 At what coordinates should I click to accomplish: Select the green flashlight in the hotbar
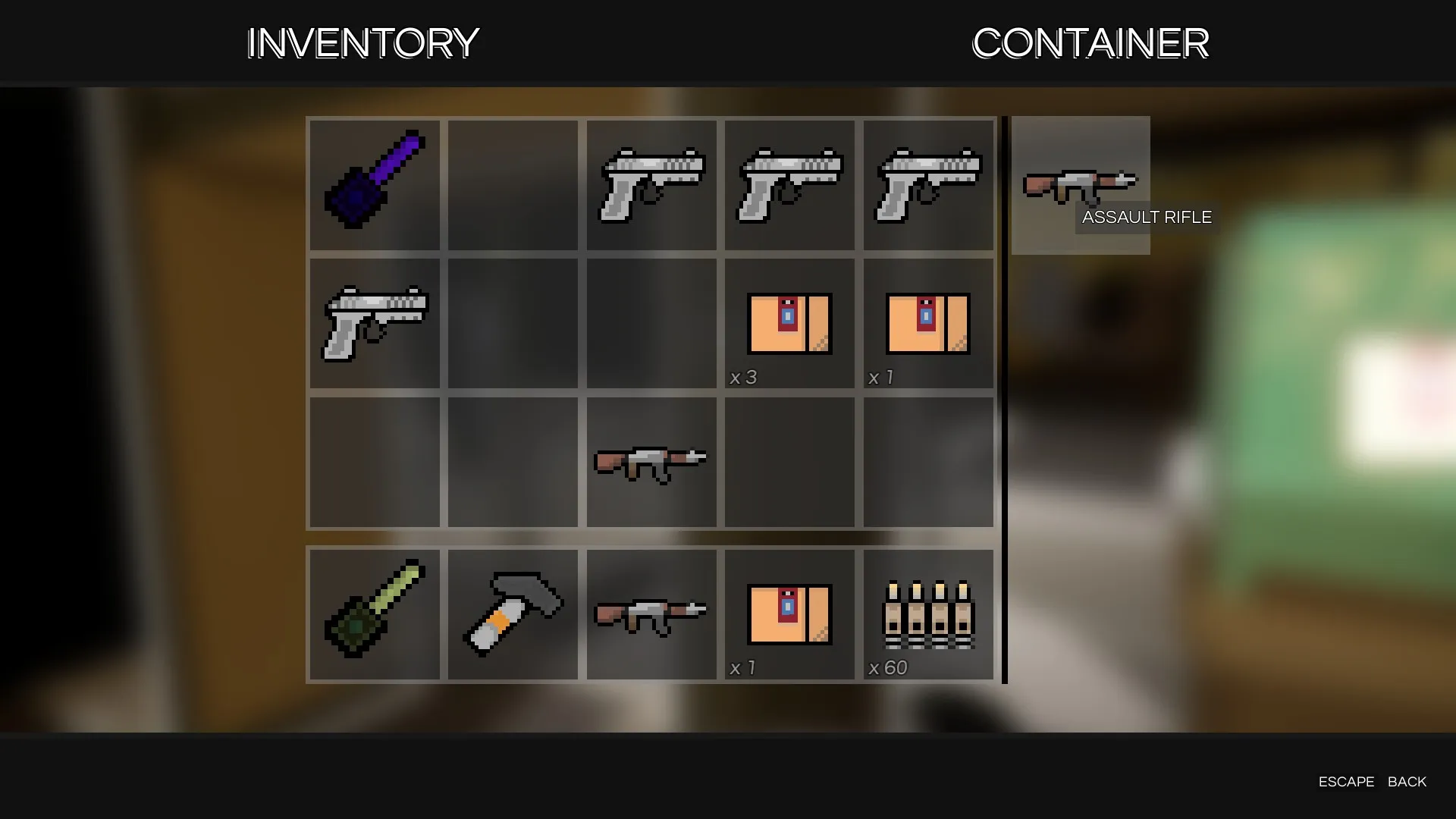[x=374, y=613]
